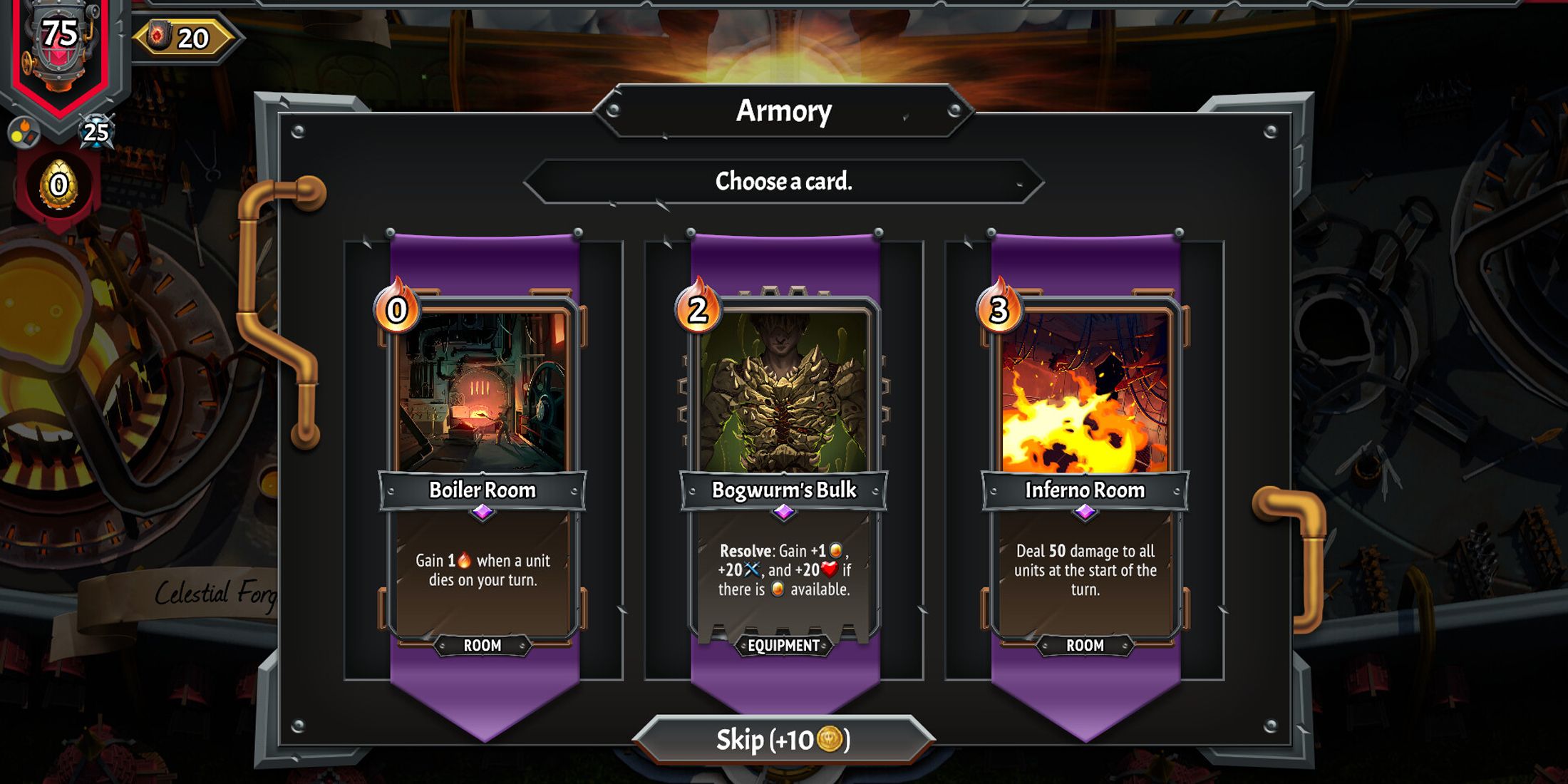Viewport: 1568px width, 784px height.
Task: Select the EQUIPMENT tab label on Bogwurm's Bulk
Action: pos(783,646)
